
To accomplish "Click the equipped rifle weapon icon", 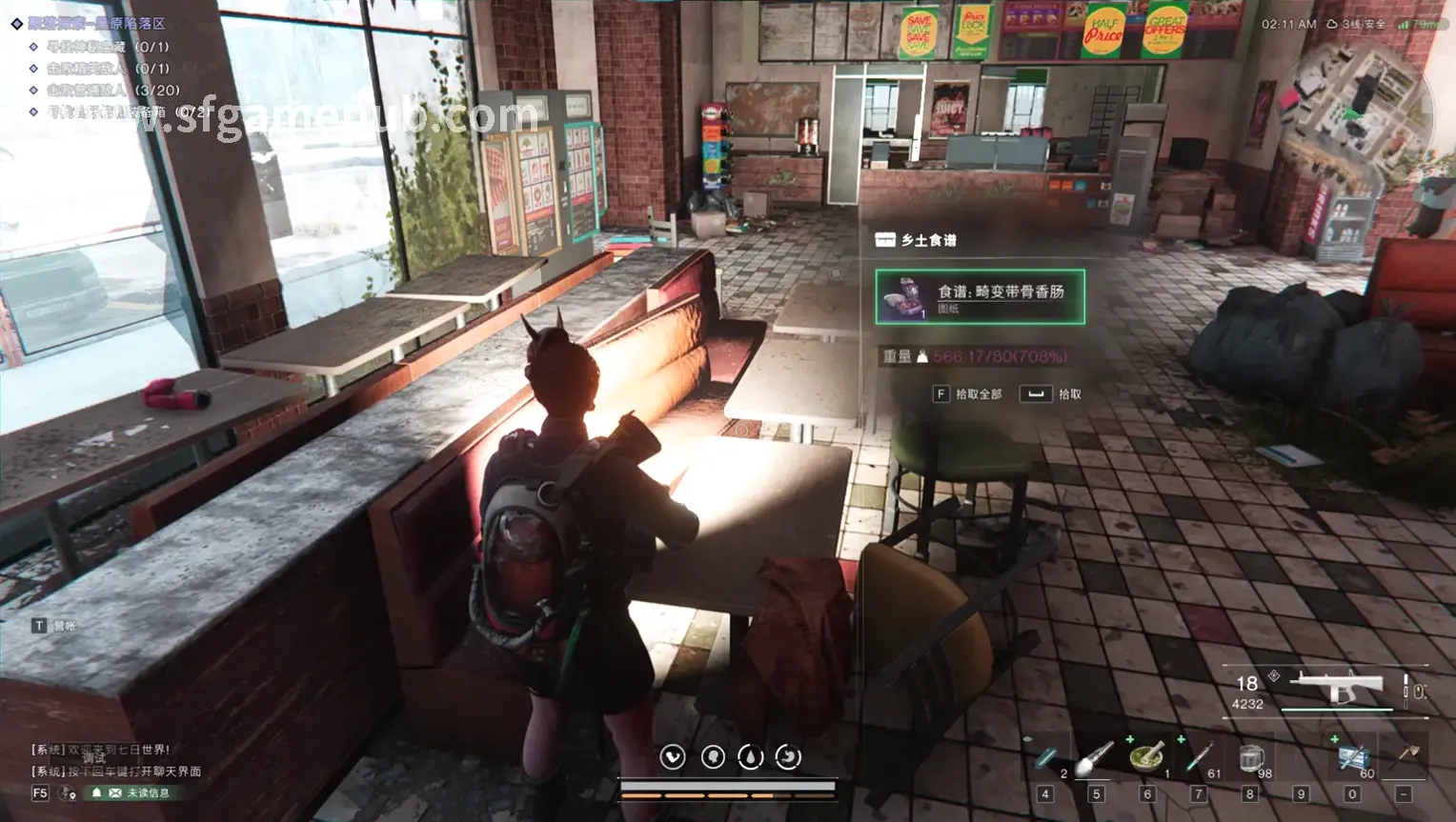I will (x=1336, y=685).
